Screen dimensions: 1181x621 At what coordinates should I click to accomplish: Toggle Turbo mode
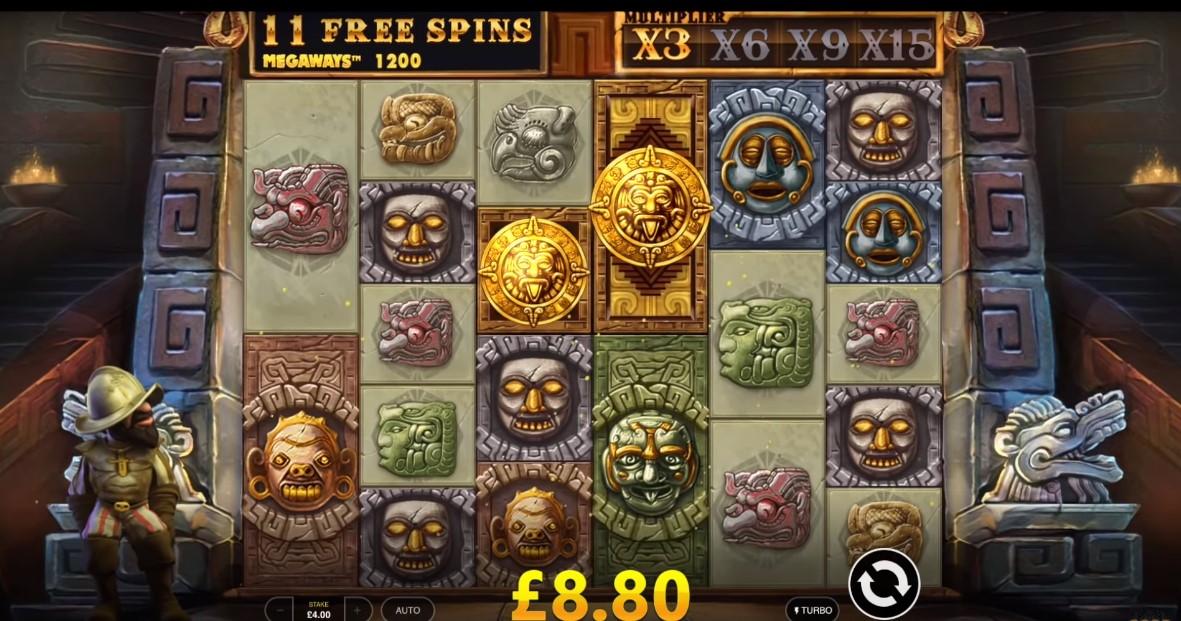812,609
